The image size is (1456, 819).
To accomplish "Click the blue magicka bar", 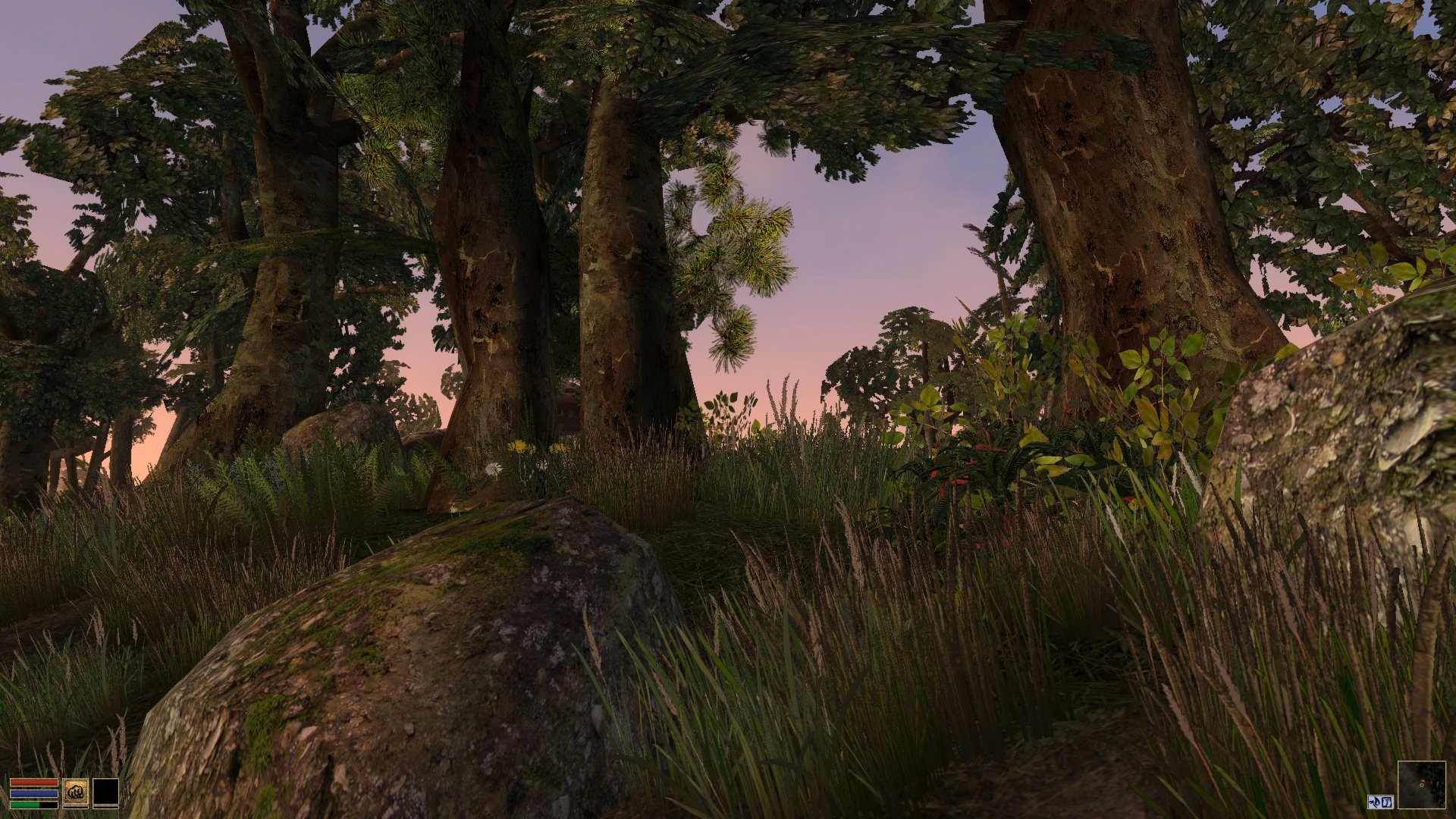I will 34,792.
